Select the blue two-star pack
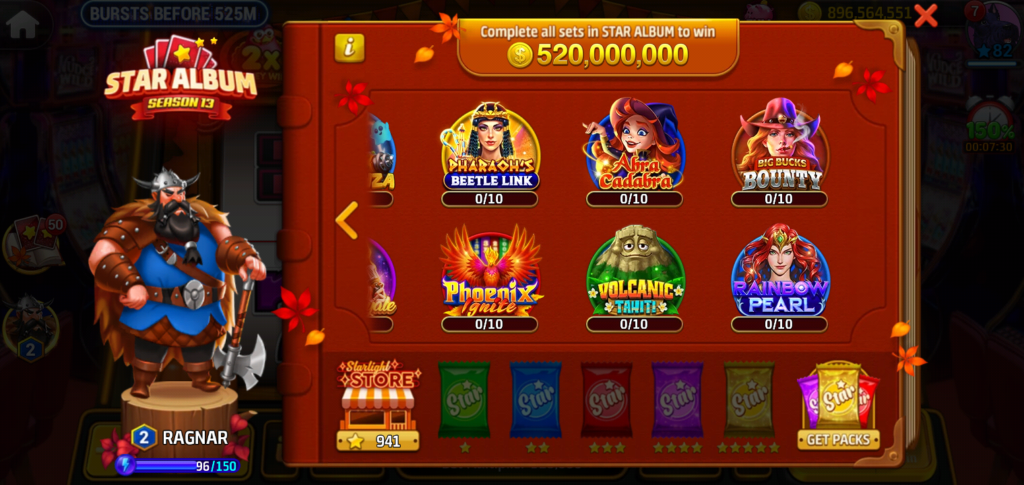The width and height of the screenshot is (1024, 485). coord(536,400)
